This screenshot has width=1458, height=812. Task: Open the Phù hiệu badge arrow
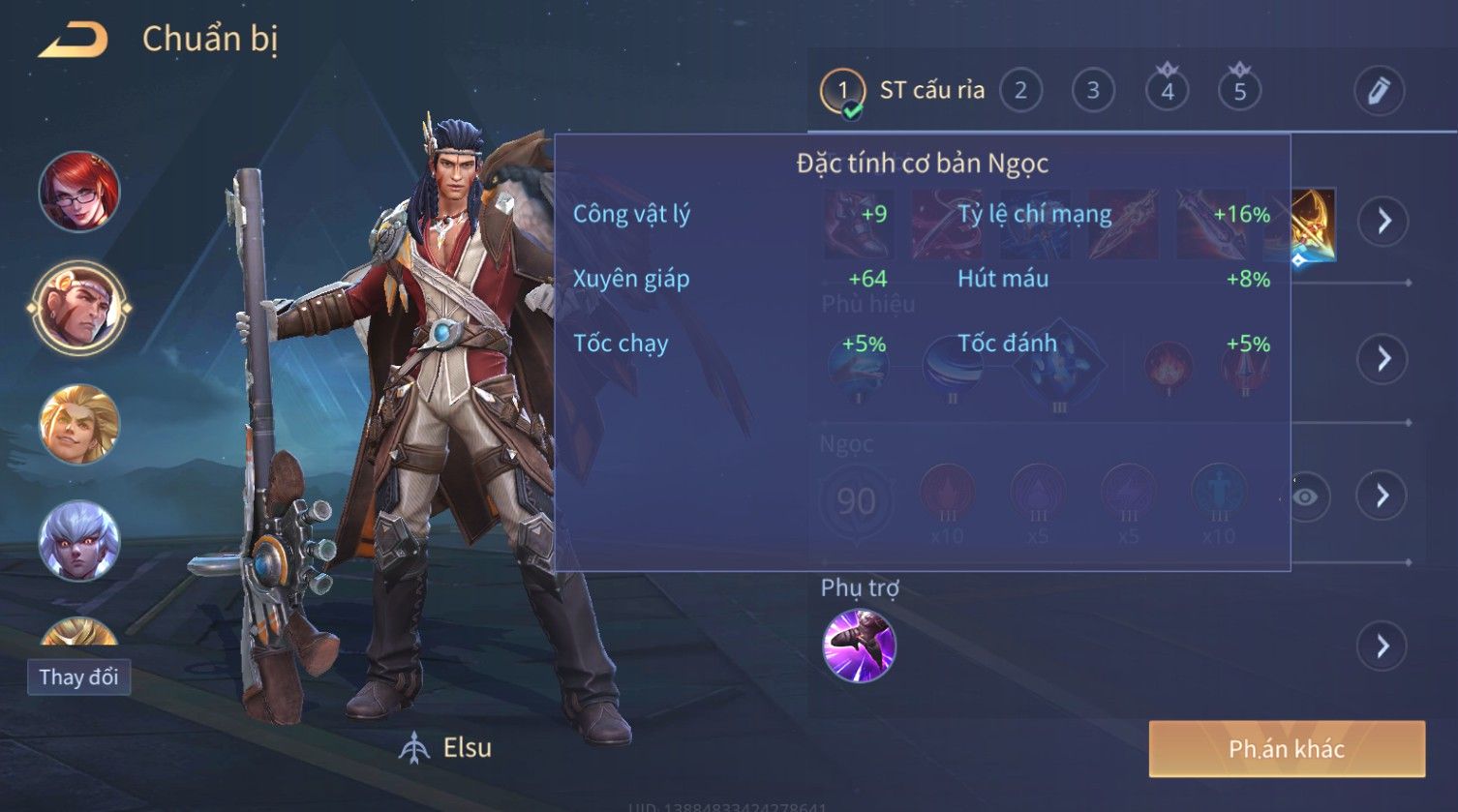(x=1383, y=359)
